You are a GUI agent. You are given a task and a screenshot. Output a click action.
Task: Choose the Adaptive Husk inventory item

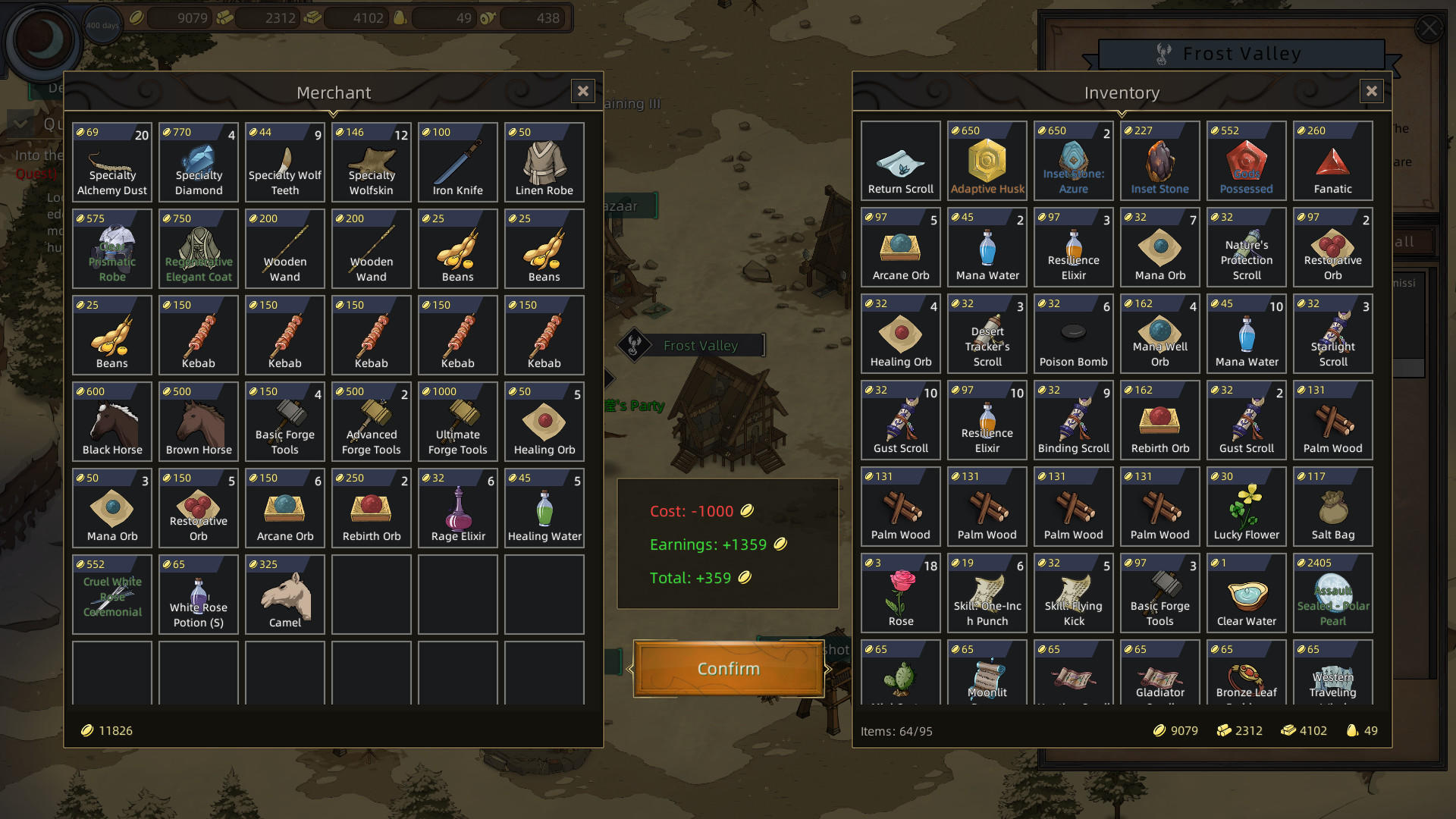pyautogui.click(x=987, y=160)
